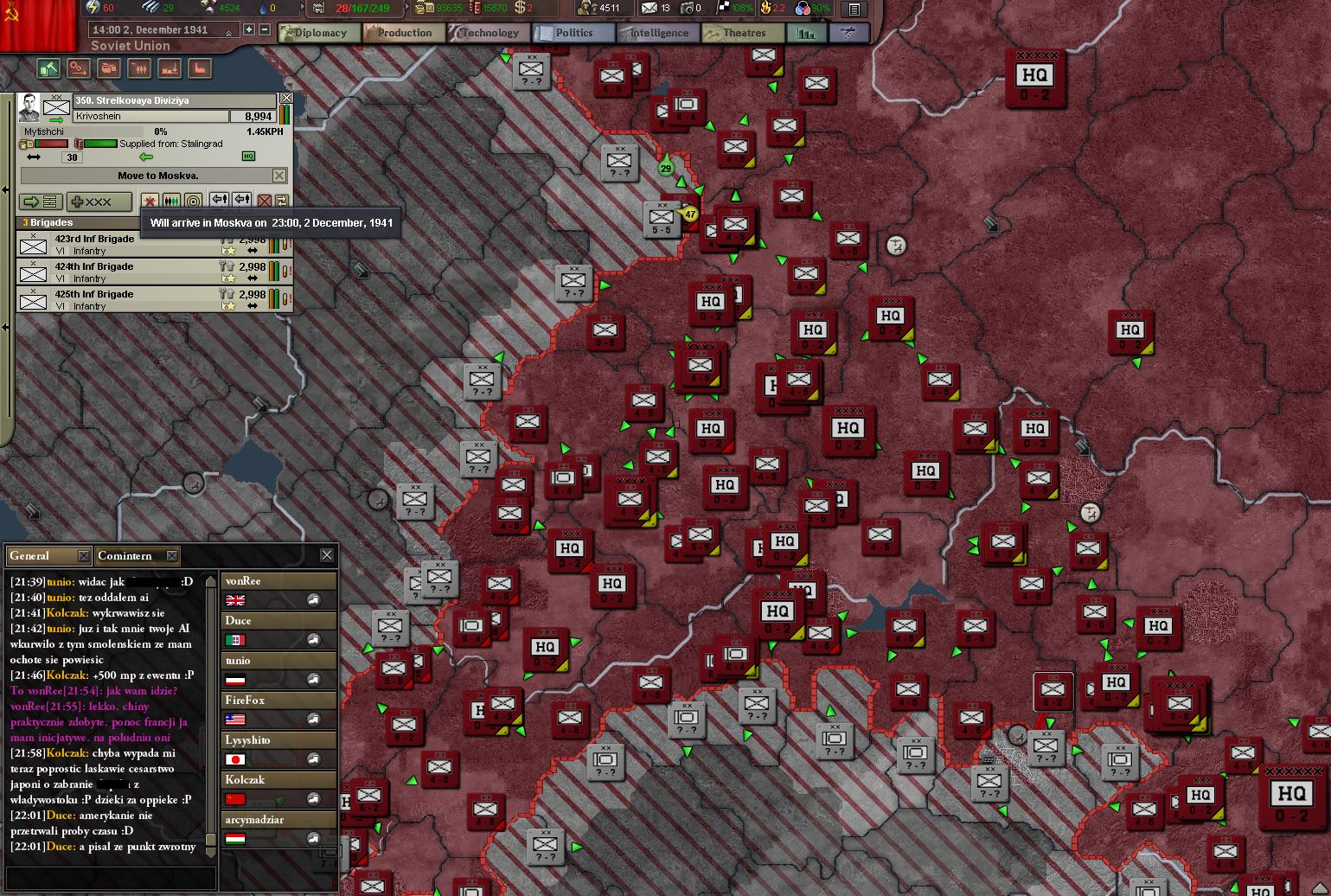Cancel the Move to Moskva order
1331x896 pixels.
point(279,176)
